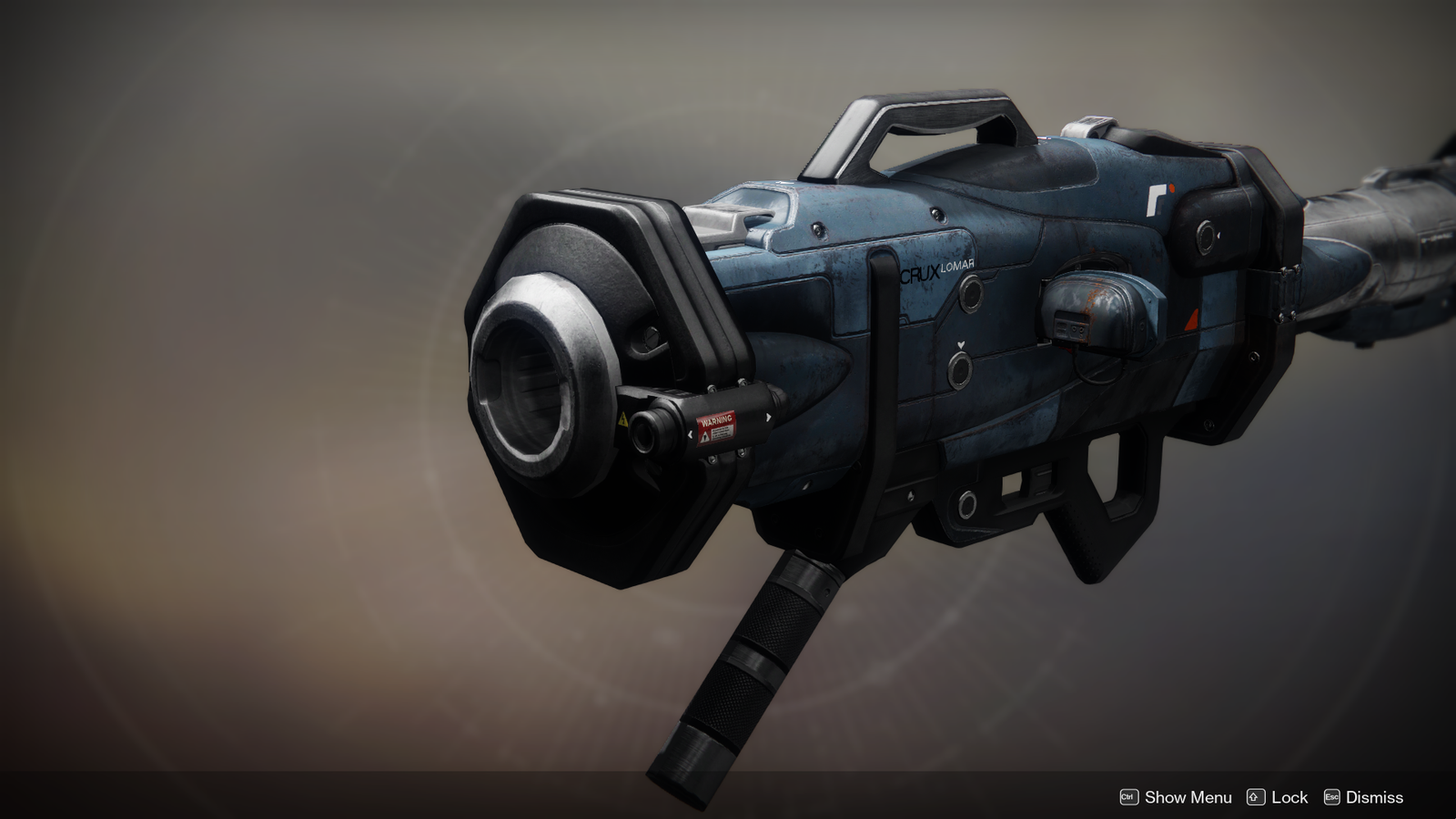Click the right arrow marker on the laser sight

coord(768,418)
